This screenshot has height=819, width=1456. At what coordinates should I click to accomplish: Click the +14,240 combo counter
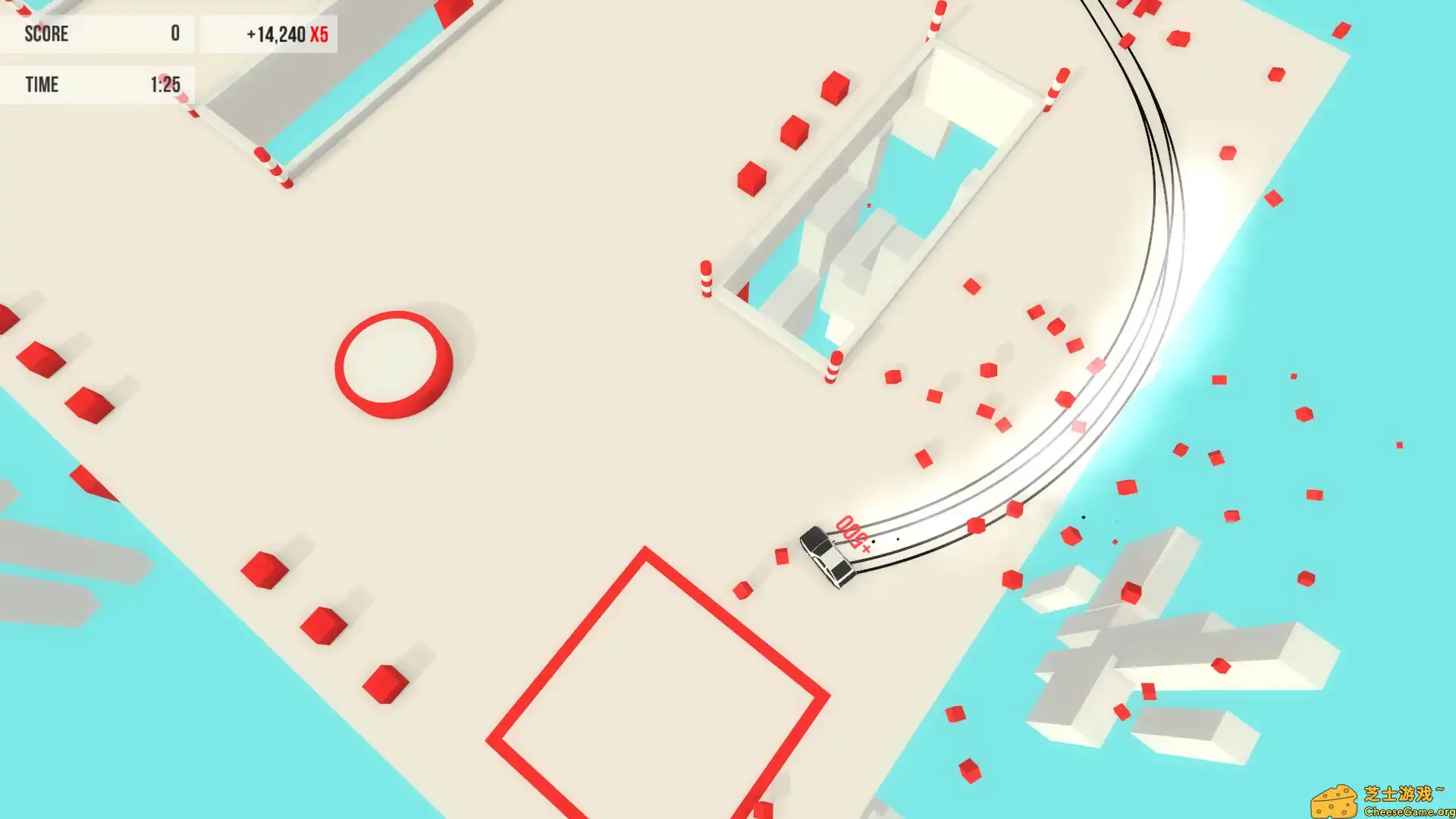click(x=275, y=33)
